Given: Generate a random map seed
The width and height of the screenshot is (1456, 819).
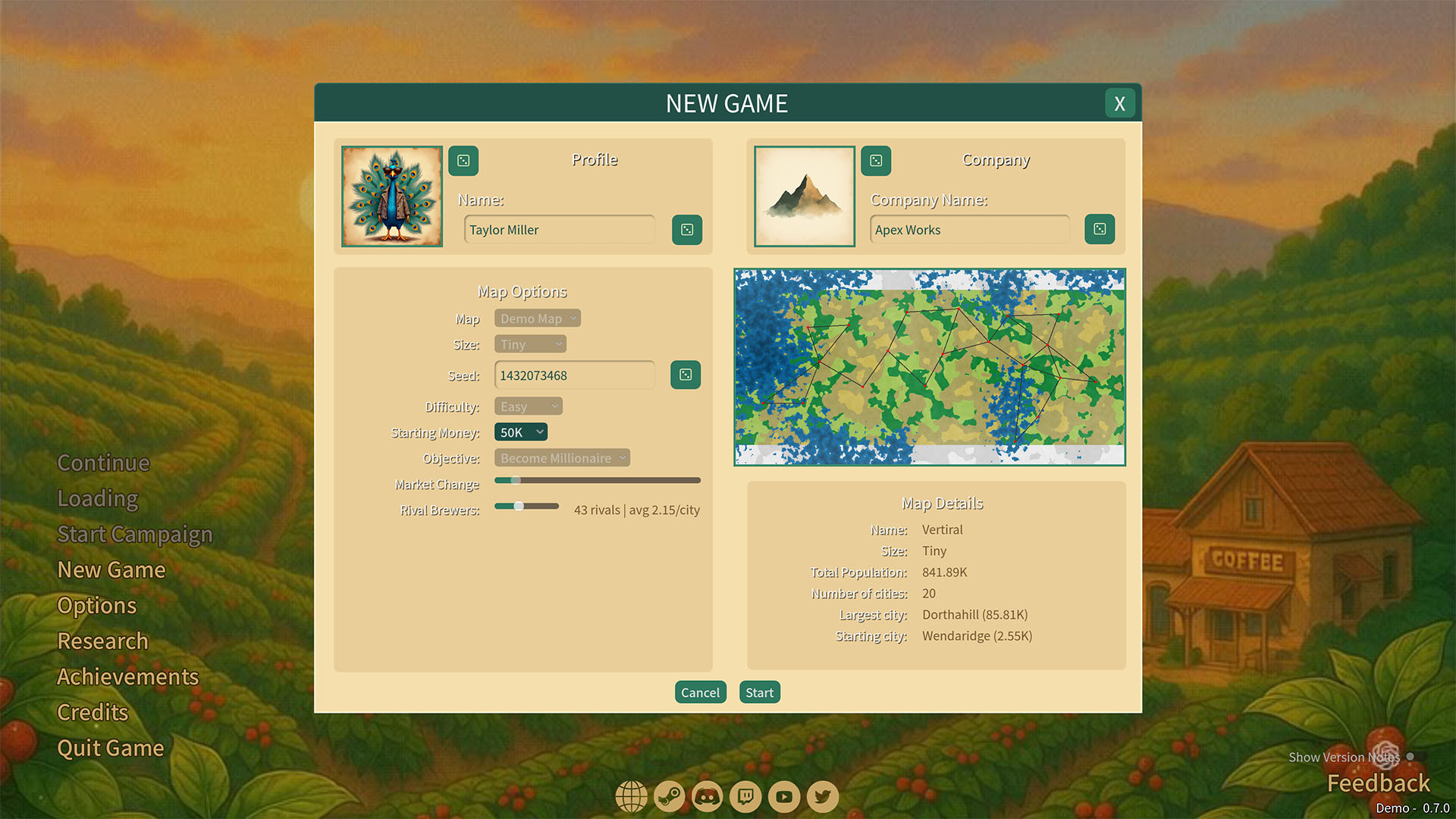Looking at the screenshot, I should pos(685,375).
